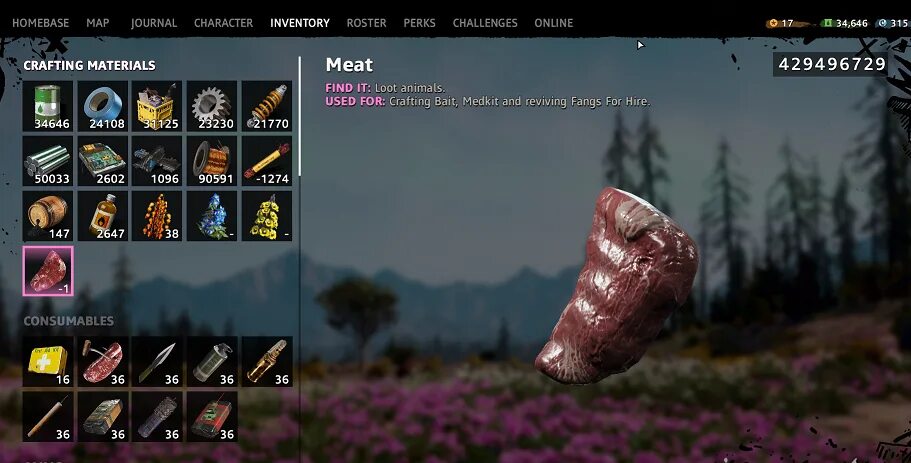Choose the wooden barrel material

tap(49, 216)
